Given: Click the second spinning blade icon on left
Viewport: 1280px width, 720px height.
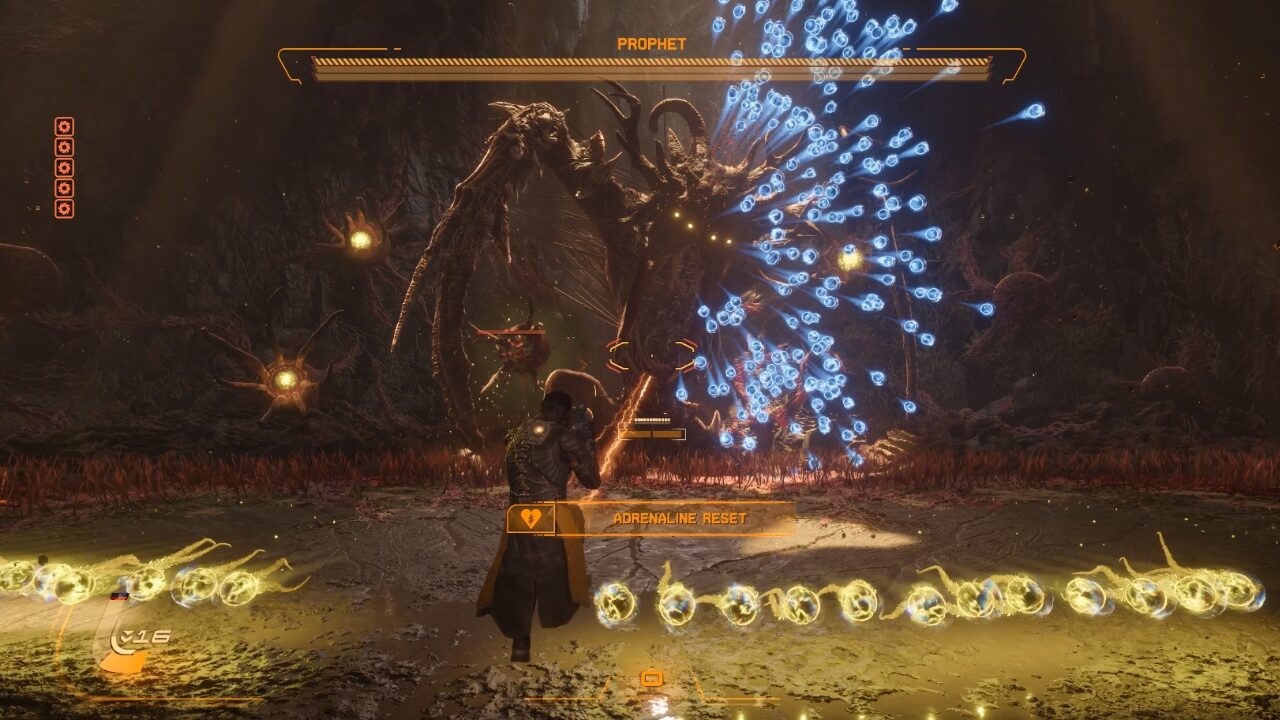Looking at the screenshot, I should (64, 147).
